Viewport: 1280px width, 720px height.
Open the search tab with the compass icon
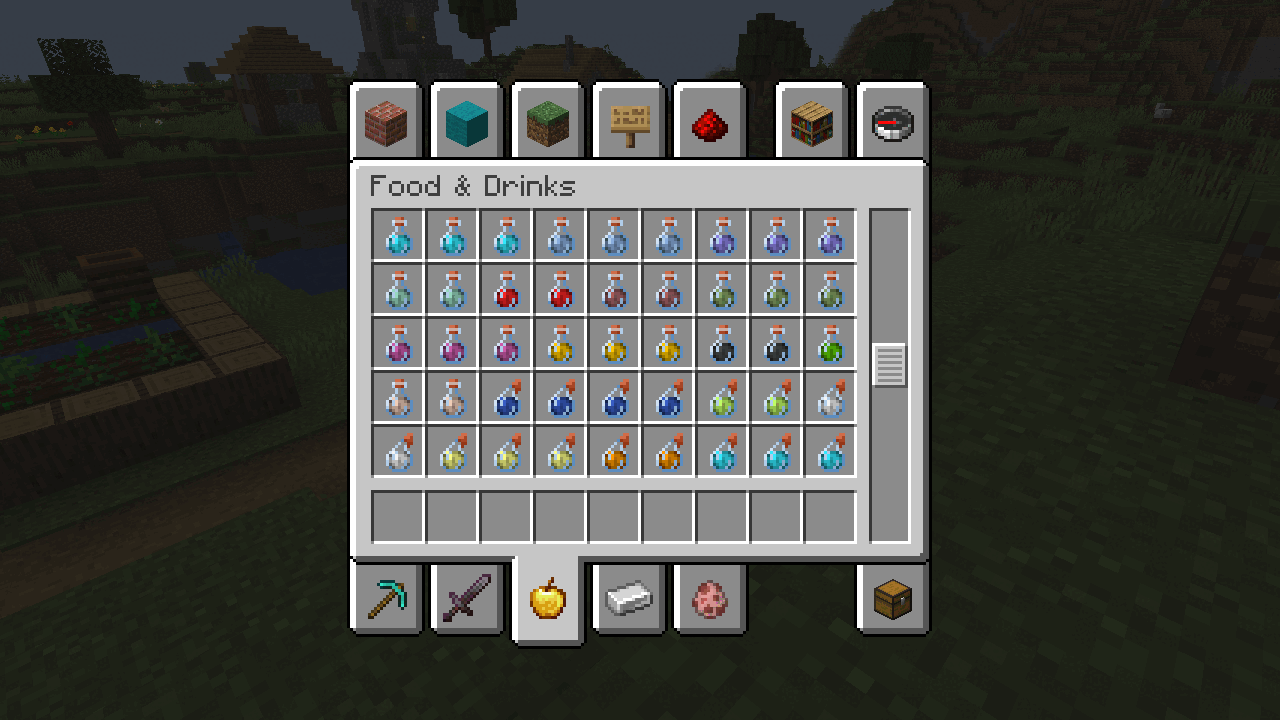[890, 122]
